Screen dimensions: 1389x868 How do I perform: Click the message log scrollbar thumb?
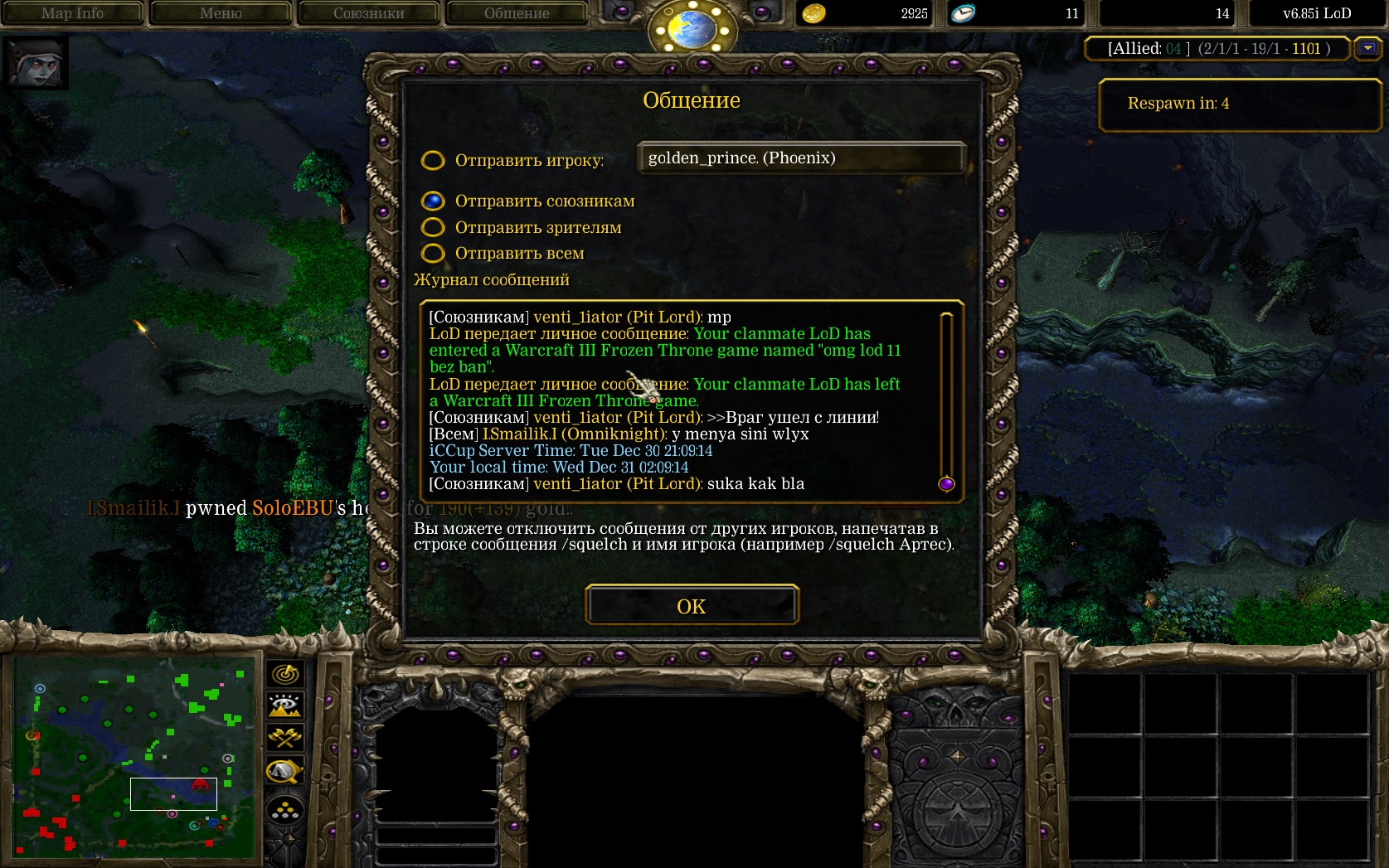click(946, 483)
